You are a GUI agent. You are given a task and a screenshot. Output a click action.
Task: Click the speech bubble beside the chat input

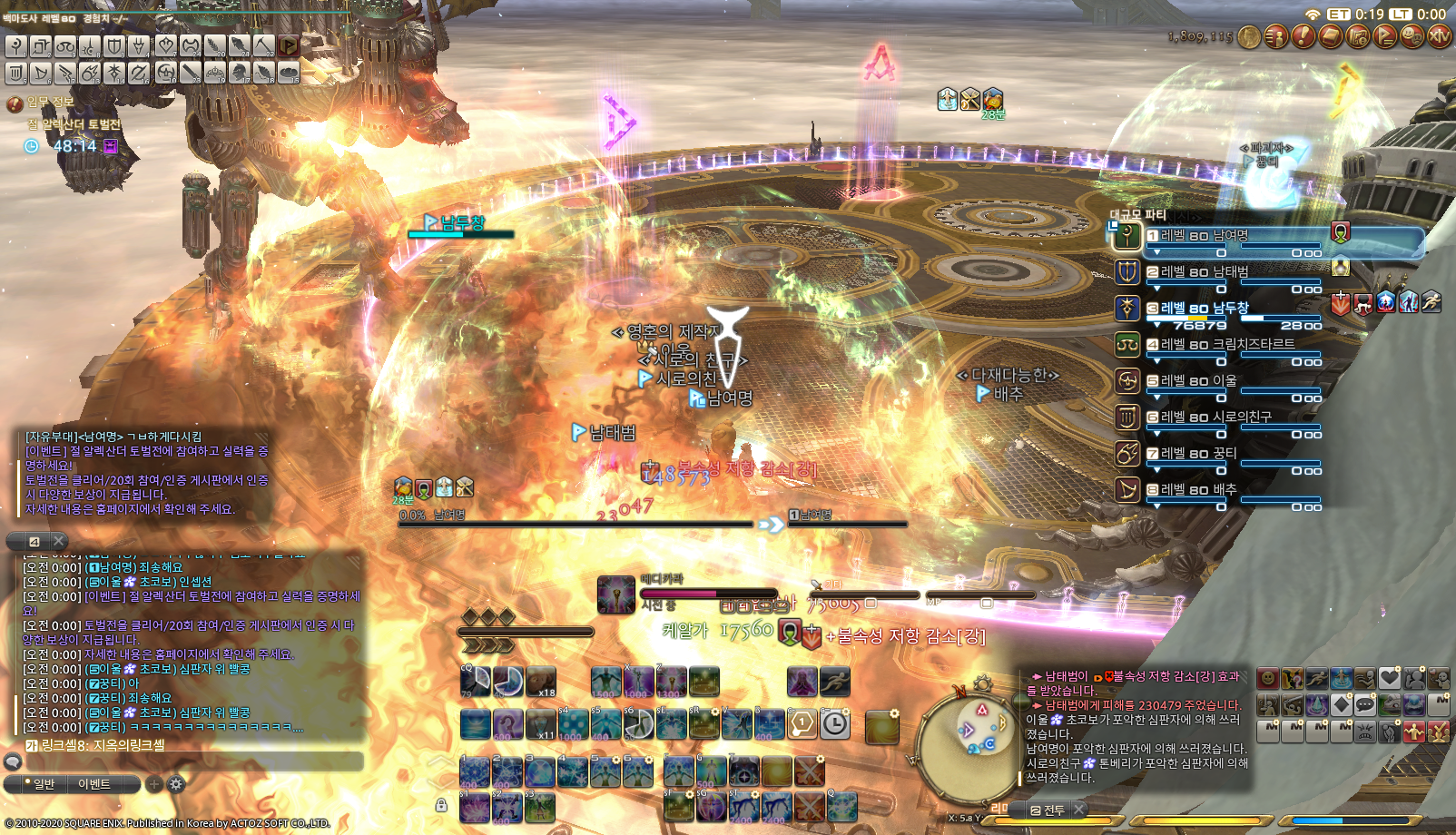[x=14, y=761]
